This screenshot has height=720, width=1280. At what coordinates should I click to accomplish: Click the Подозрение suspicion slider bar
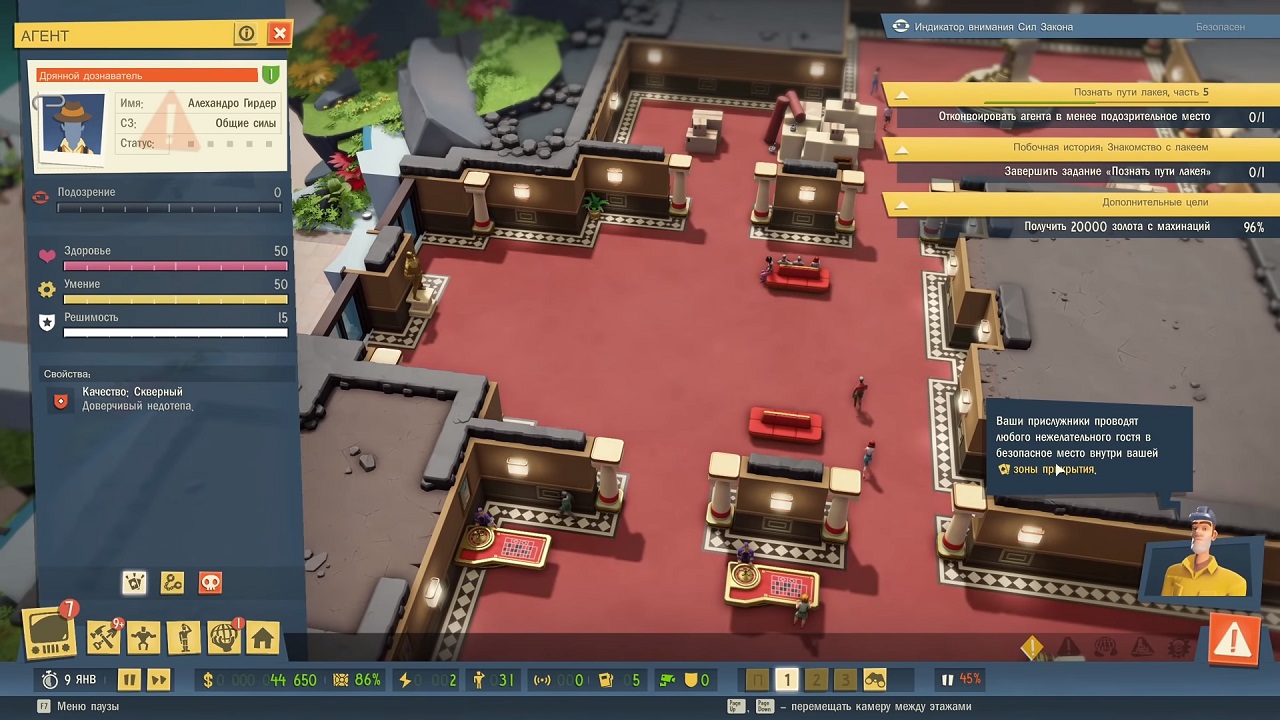(170, 208)
